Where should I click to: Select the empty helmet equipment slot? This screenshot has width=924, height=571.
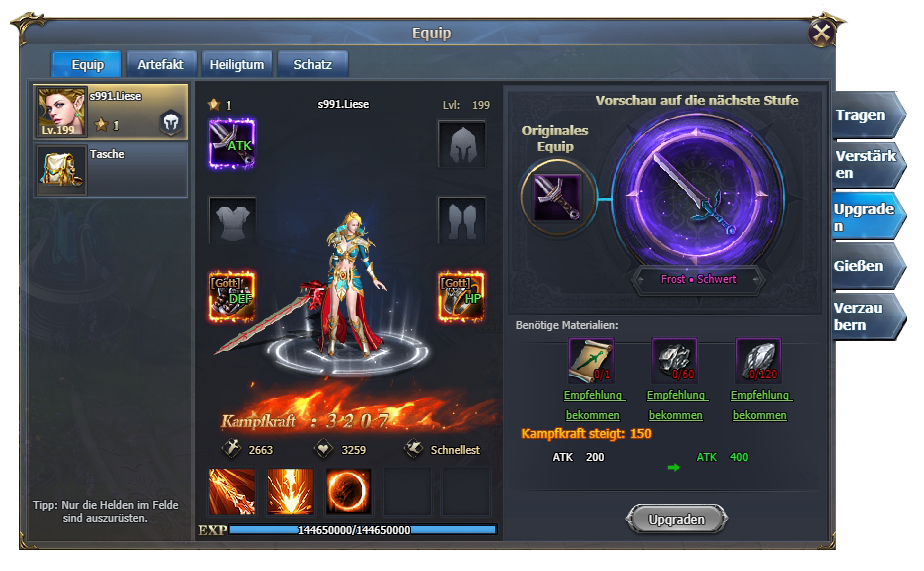461,144
